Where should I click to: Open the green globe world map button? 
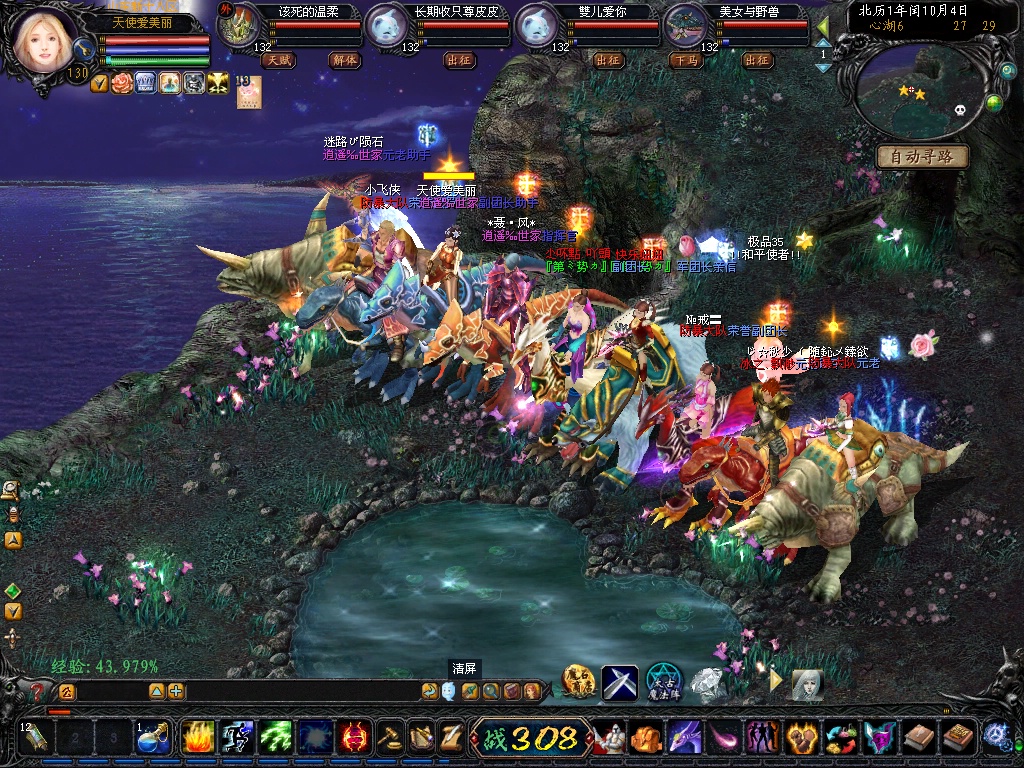(x=994, y=103)
